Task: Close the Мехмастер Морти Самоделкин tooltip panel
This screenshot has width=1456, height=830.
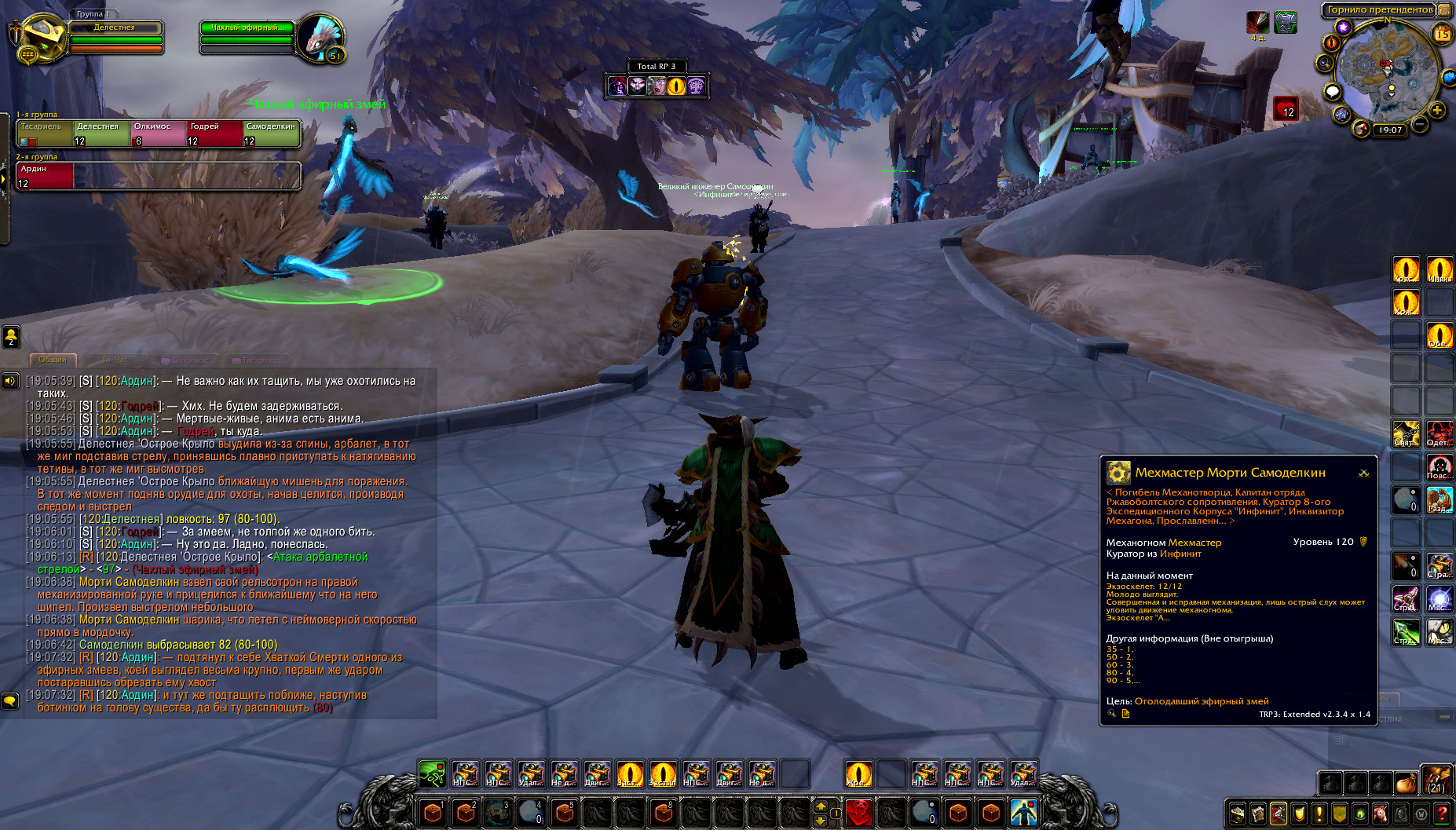Action: (x=1364, y=473)
